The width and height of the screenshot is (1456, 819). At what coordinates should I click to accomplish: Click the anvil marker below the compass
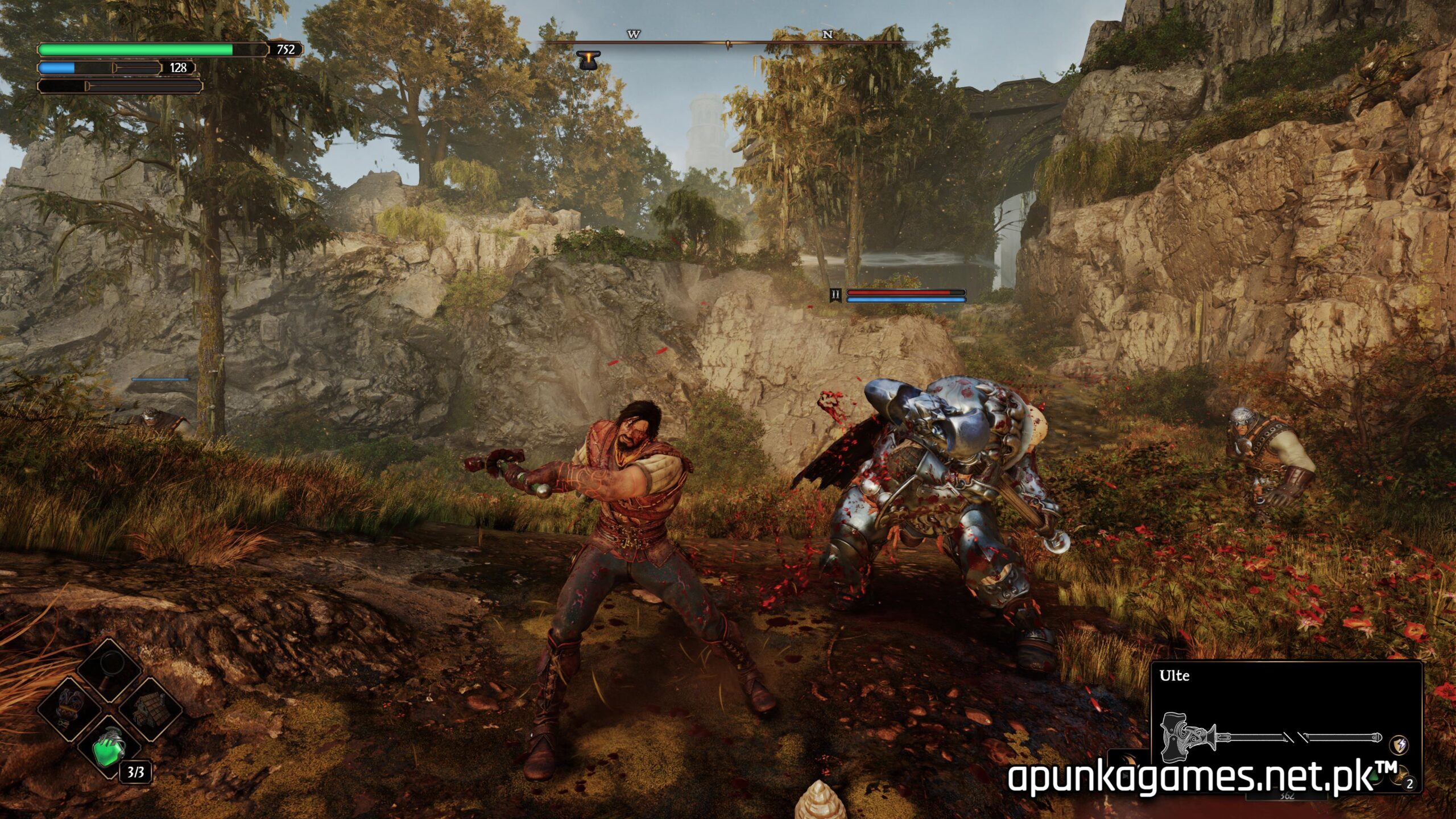pyautogui.click(x=588, y=60)
